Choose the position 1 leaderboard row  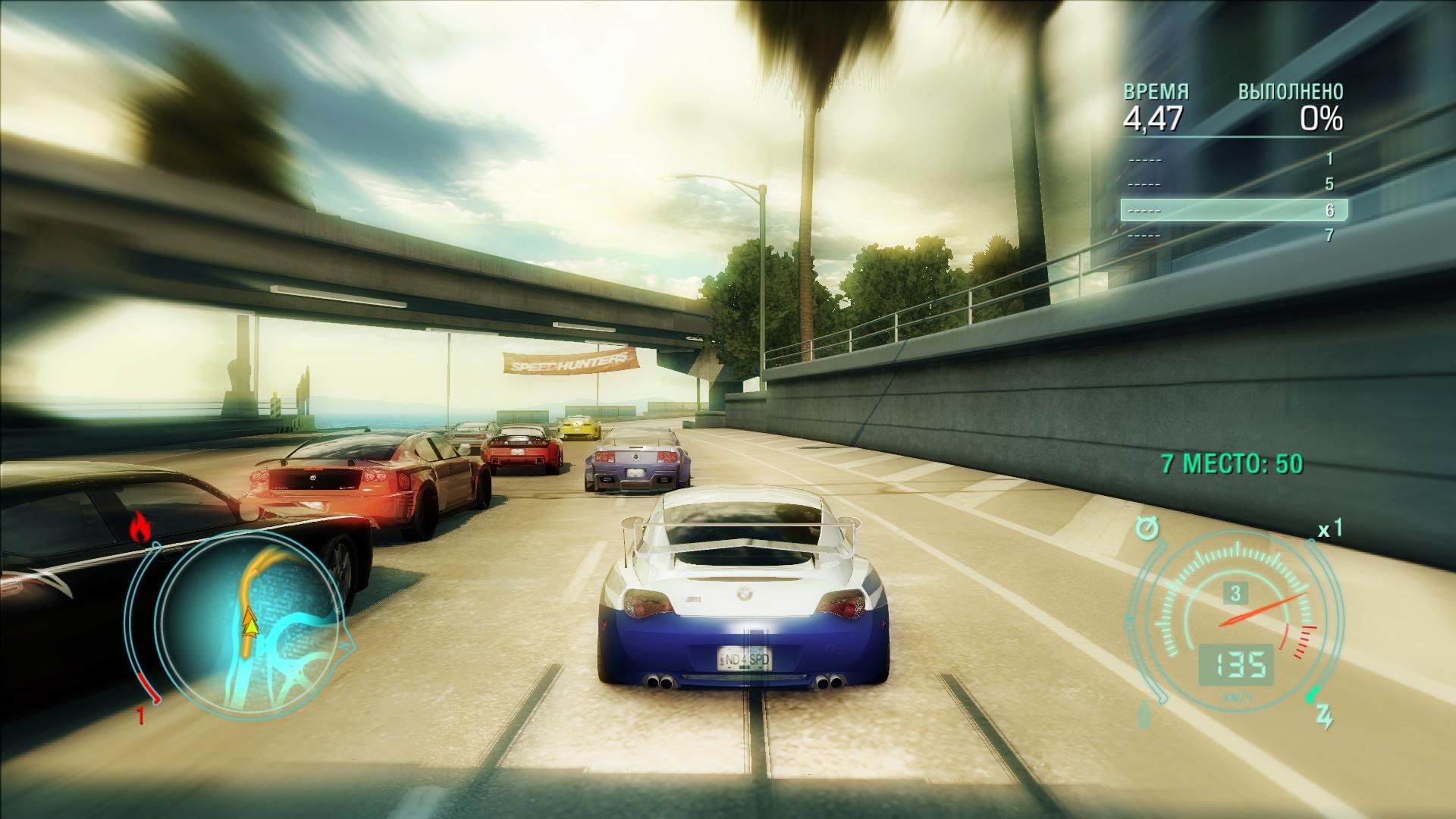pos(1234,159)
